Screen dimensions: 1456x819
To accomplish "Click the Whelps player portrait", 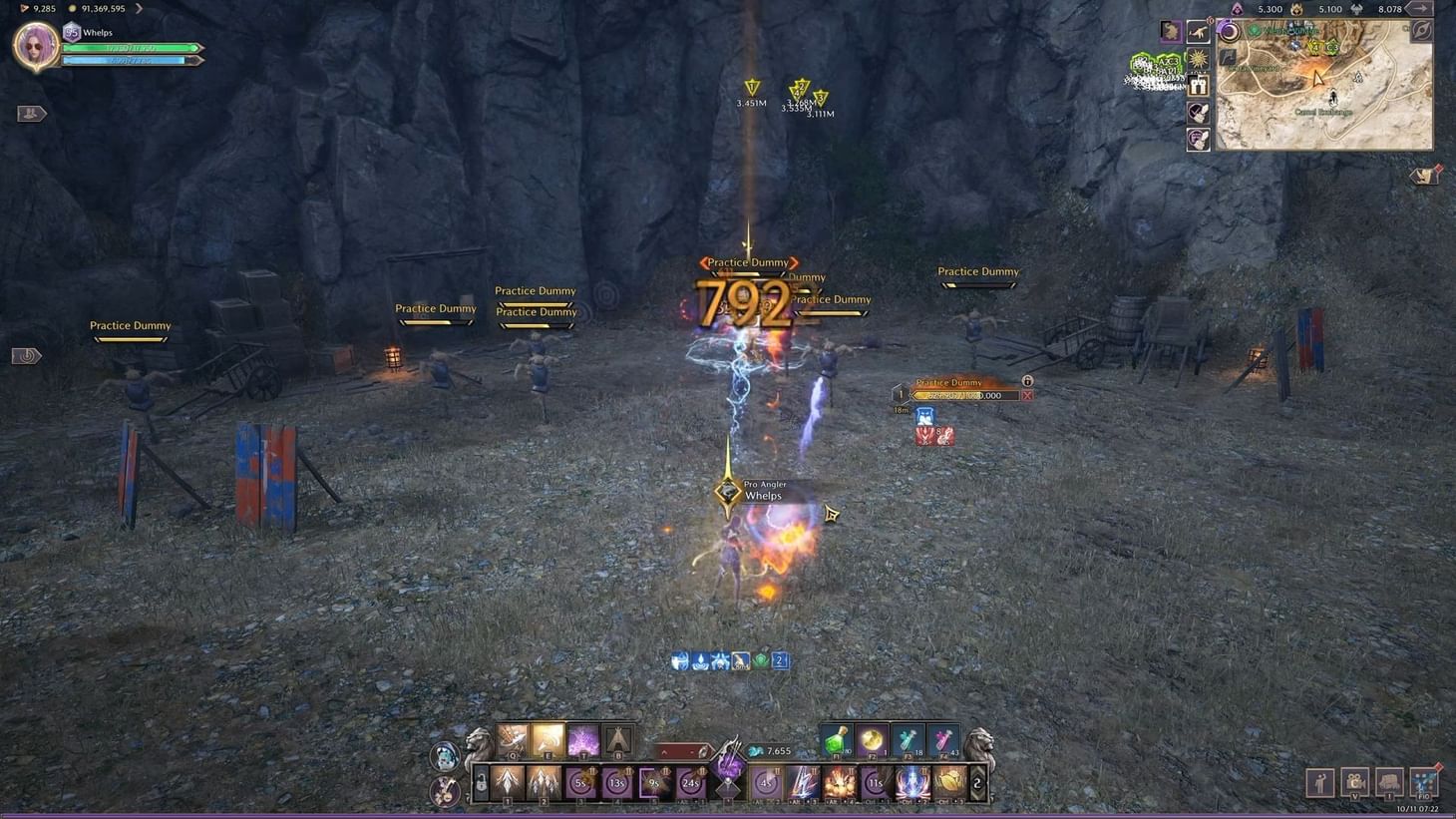I will (x=36, y=46).
